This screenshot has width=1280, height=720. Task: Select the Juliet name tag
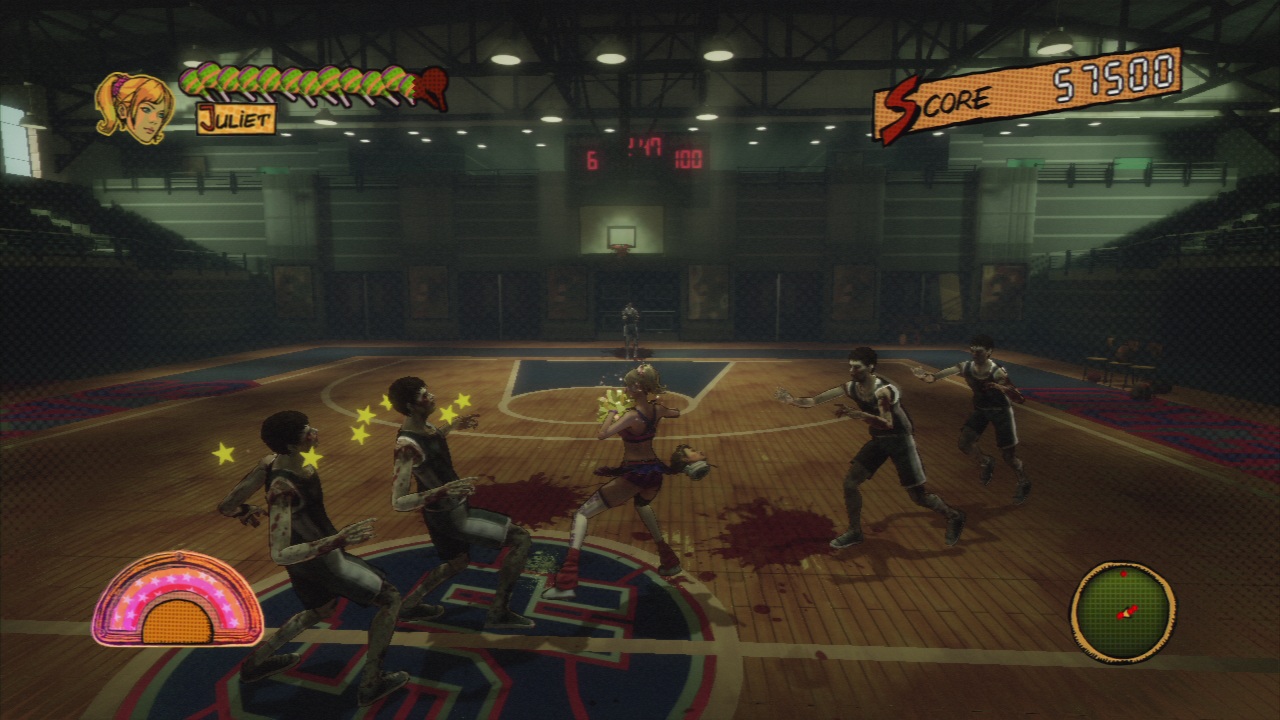coord(236,119)
